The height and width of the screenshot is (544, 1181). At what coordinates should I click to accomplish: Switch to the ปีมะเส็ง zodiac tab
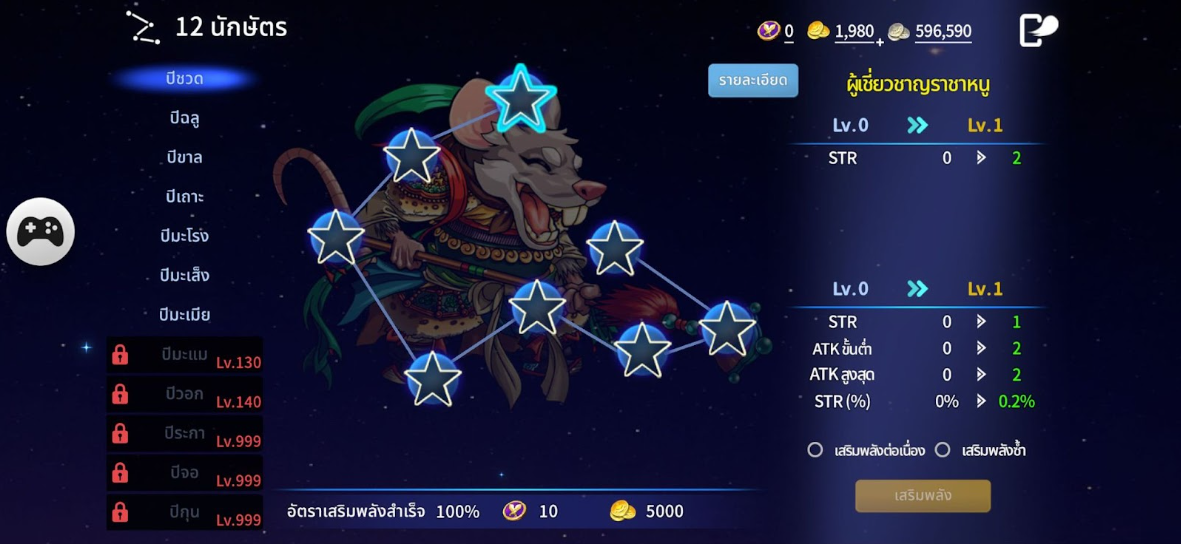(x=184, y=275)
